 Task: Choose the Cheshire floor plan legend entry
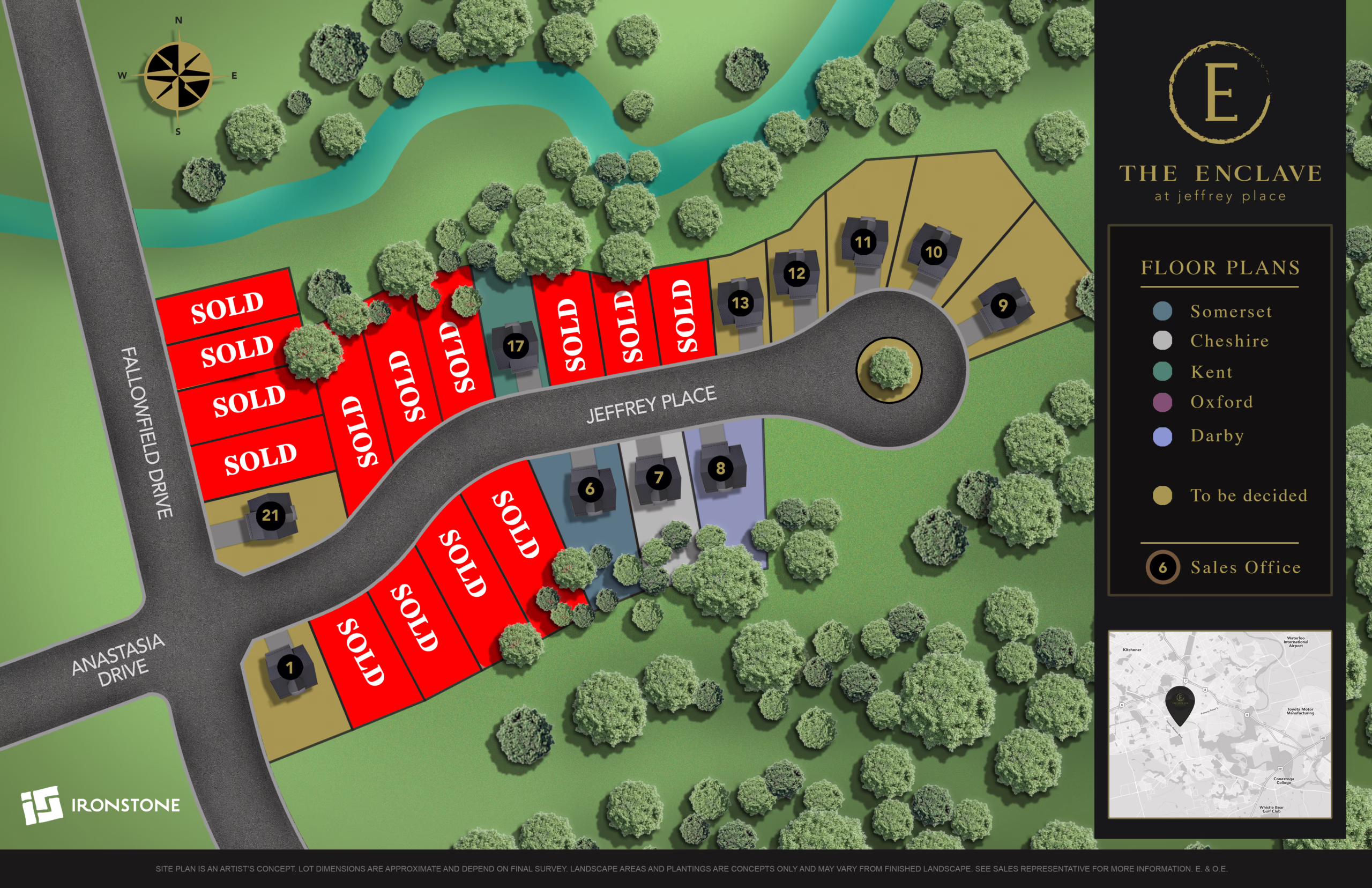click(1229, 341)
